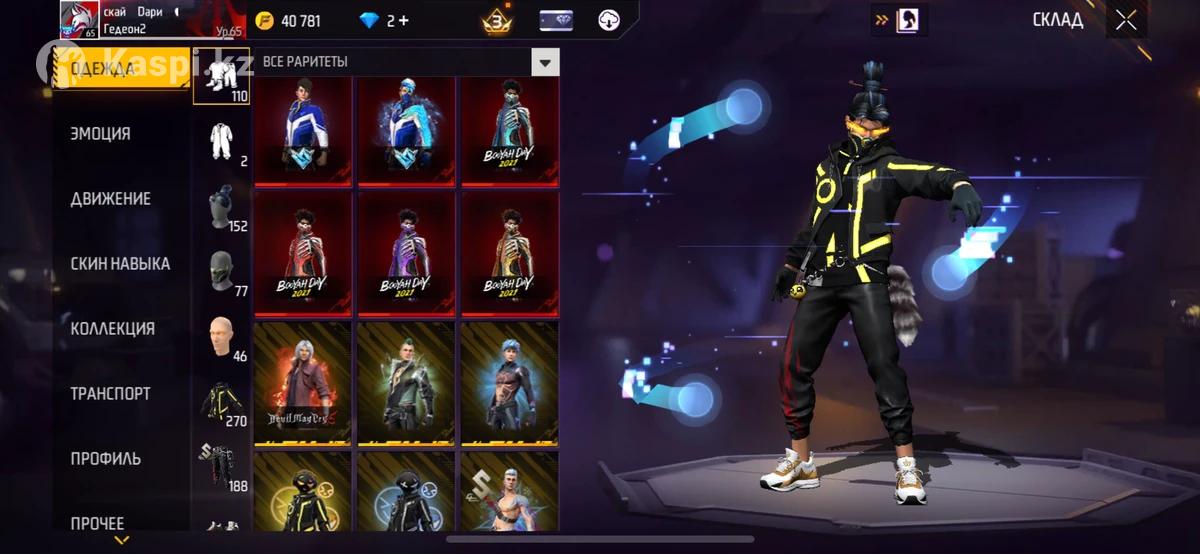Select the ПРОФИЛЬ category
Screen dimensions: 1200x554
click(x=106, y=459)
